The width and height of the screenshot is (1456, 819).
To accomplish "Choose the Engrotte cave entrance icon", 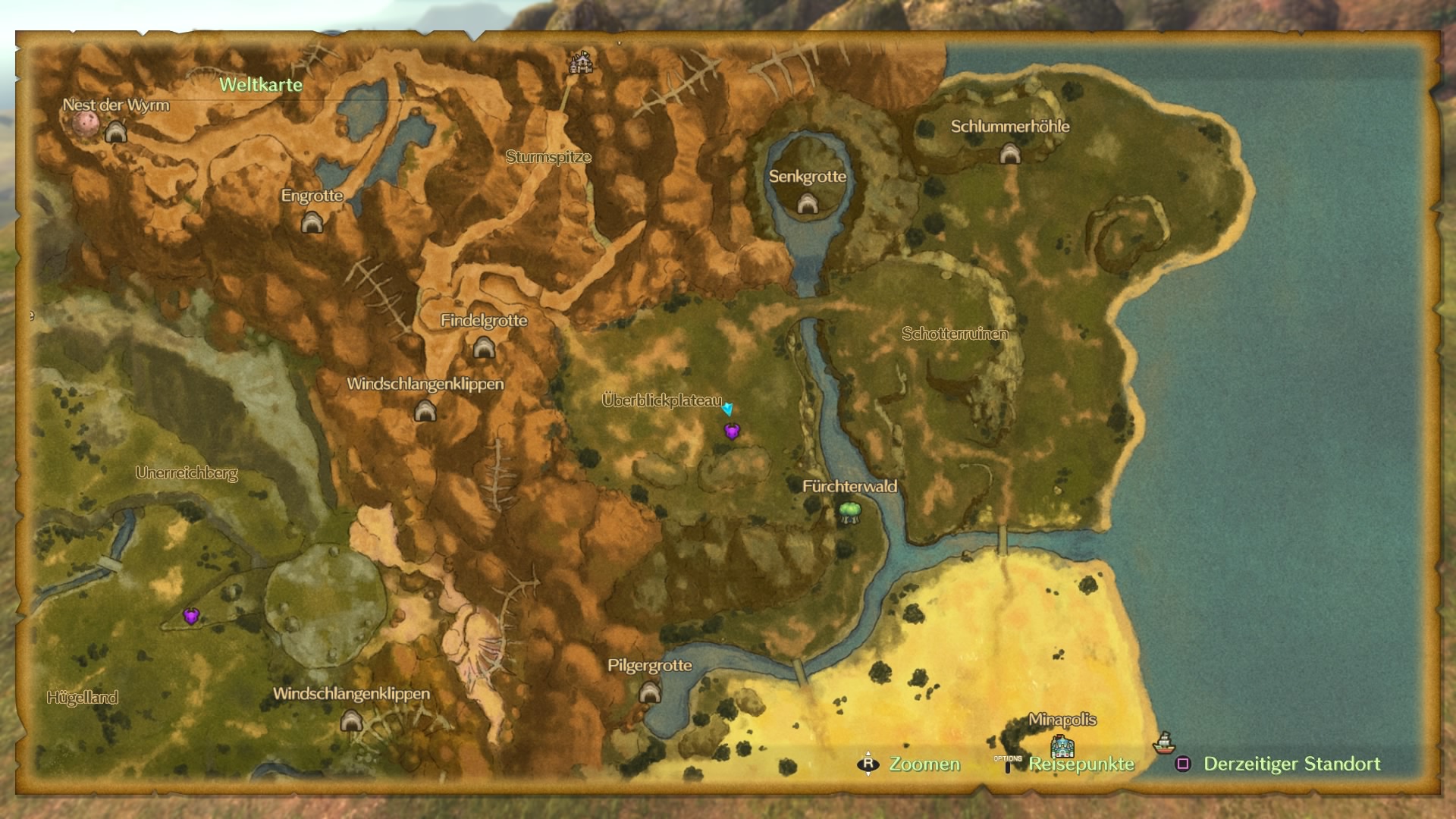I will [x=312, y=223].
